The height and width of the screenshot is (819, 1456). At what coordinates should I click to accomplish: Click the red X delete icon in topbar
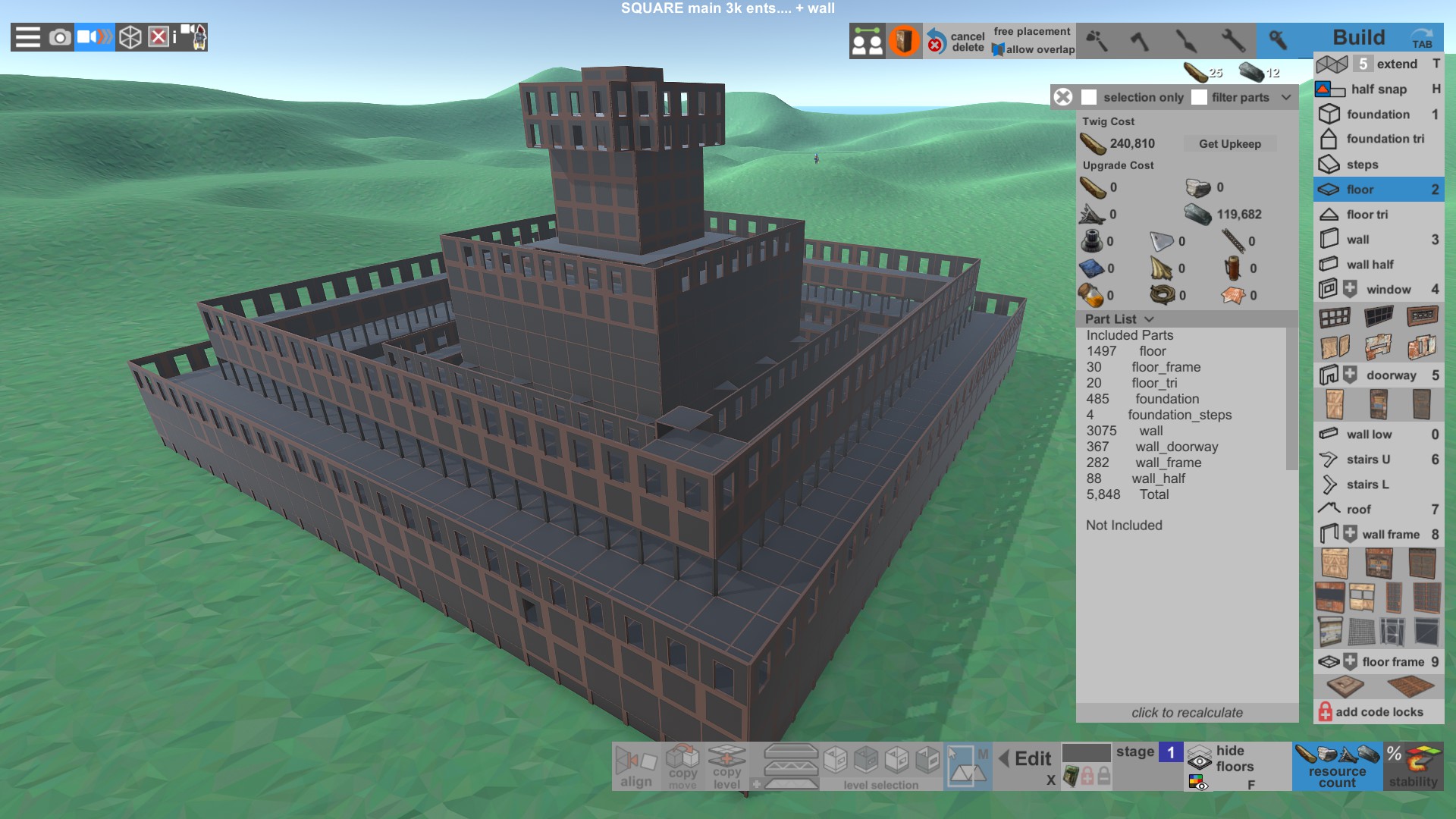[159, 36]
